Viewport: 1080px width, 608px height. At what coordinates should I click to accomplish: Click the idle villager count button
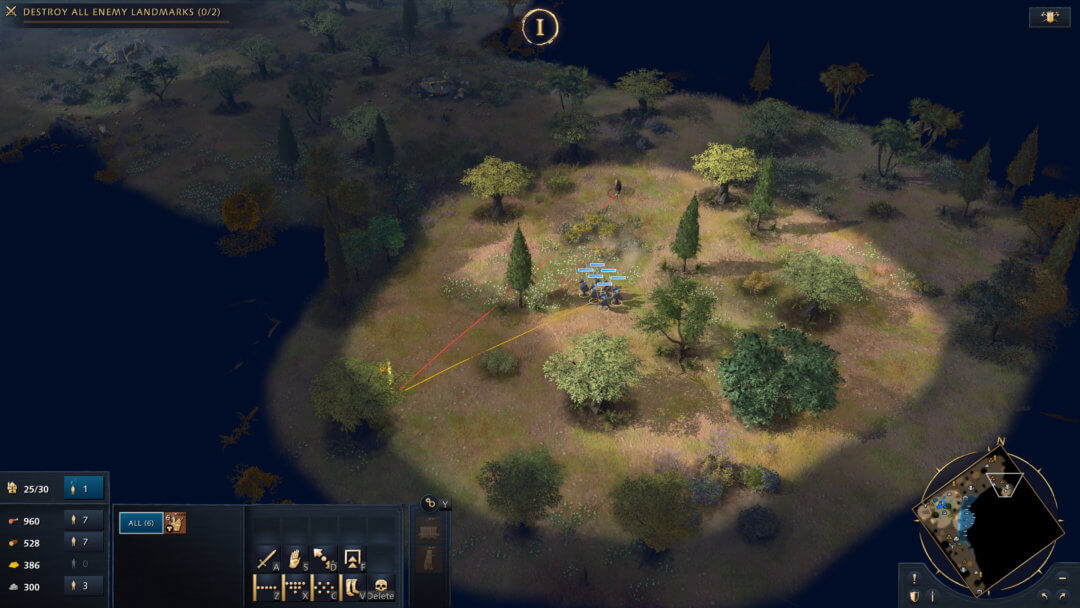[83, 489]
